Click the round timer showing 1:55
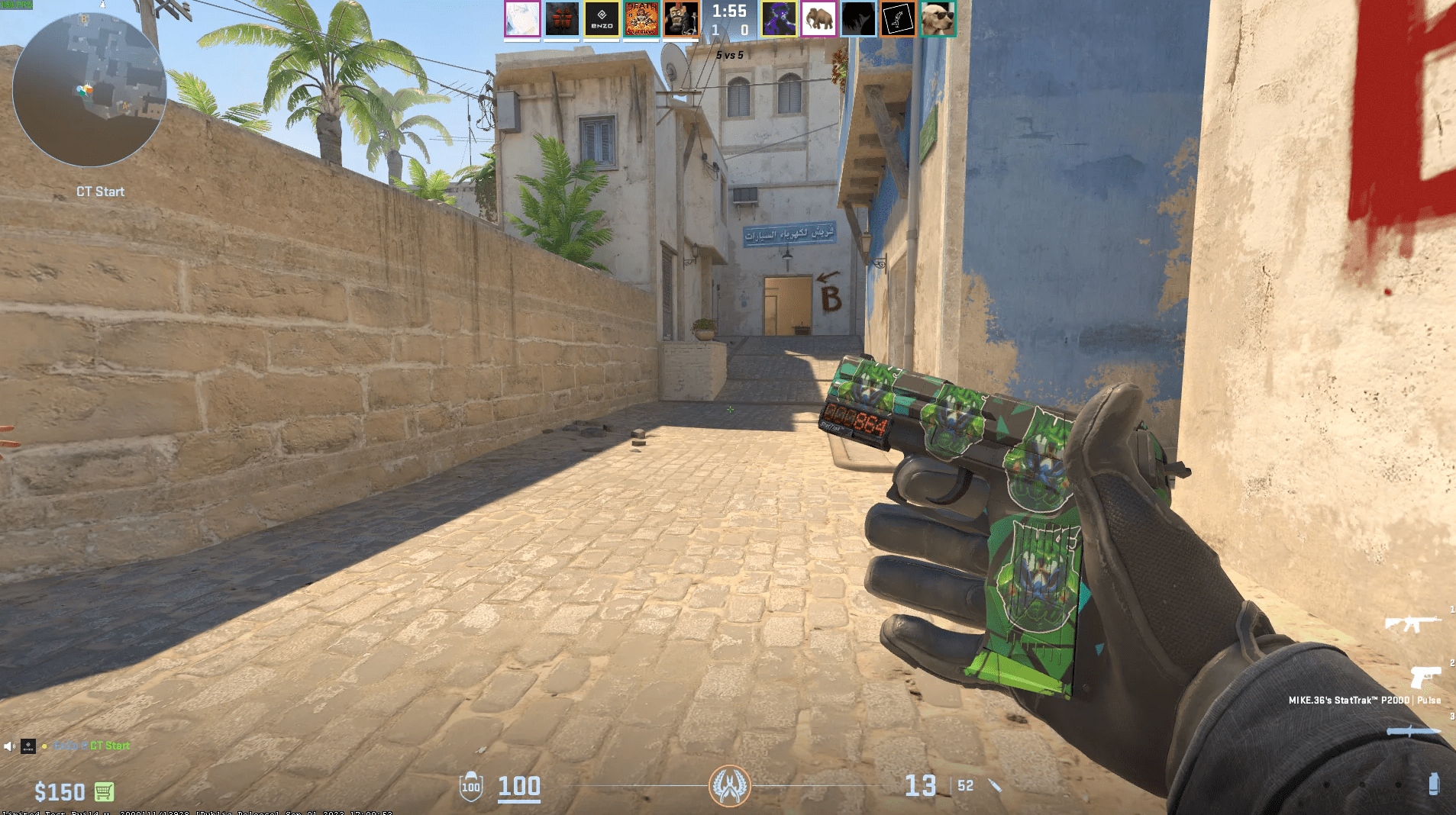Viewport: 1456px width, 815px height. coord(731,11)
